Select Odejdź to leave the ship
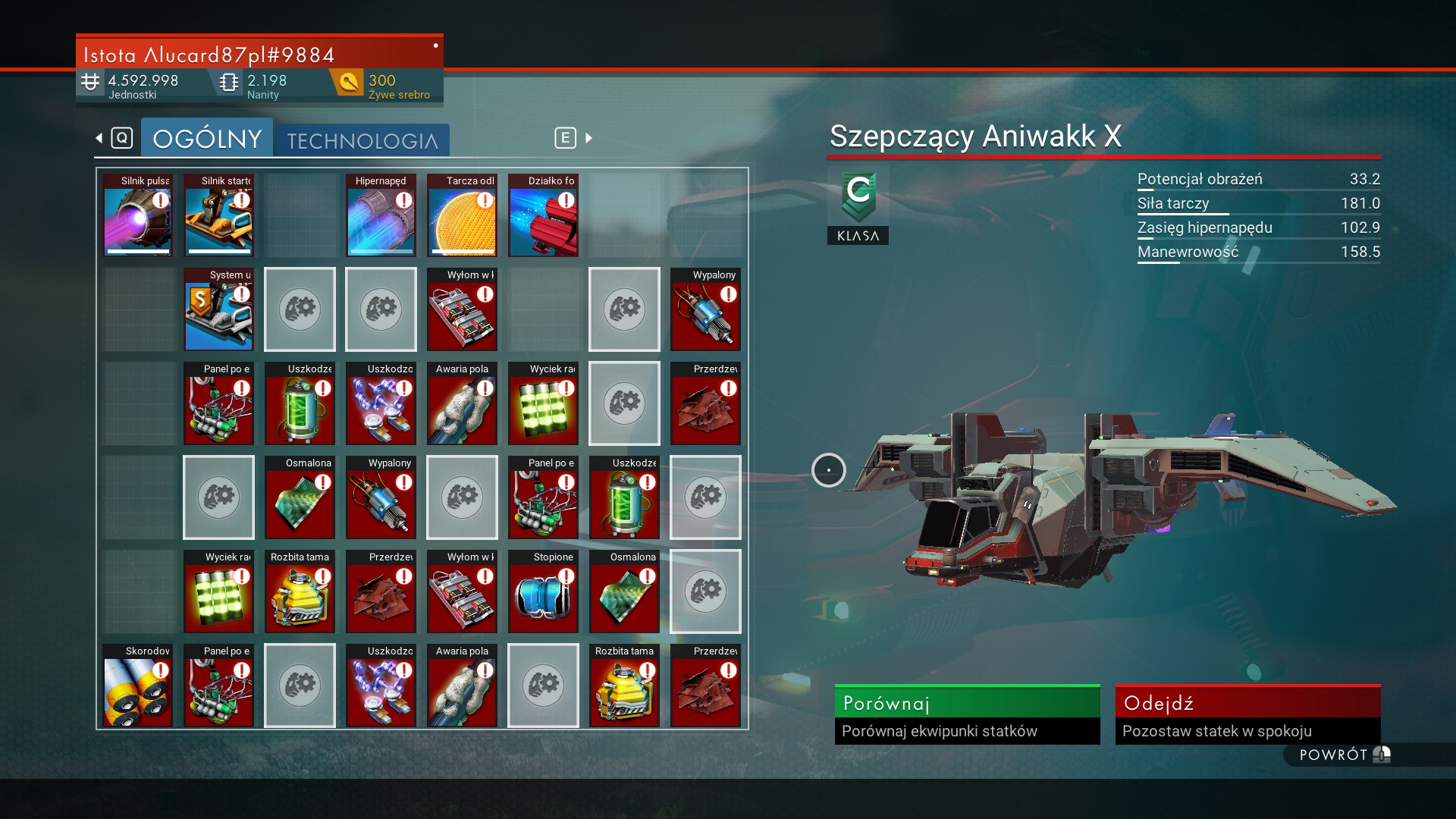 [x=1247, y=714]
